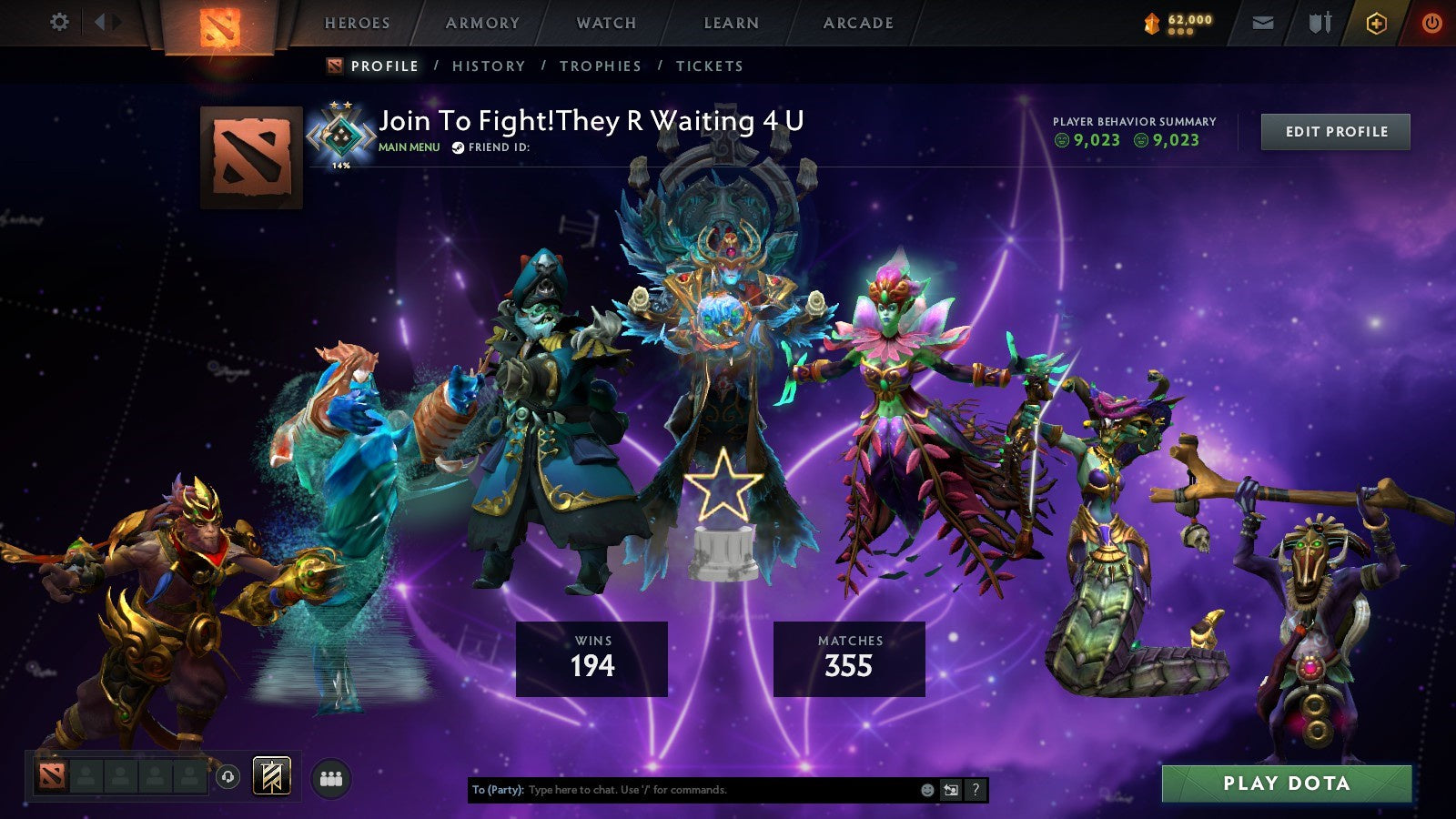Open the chat emoticon smiley icon
The width and height of the screenshot is (1456, 819).
[926, 791]
